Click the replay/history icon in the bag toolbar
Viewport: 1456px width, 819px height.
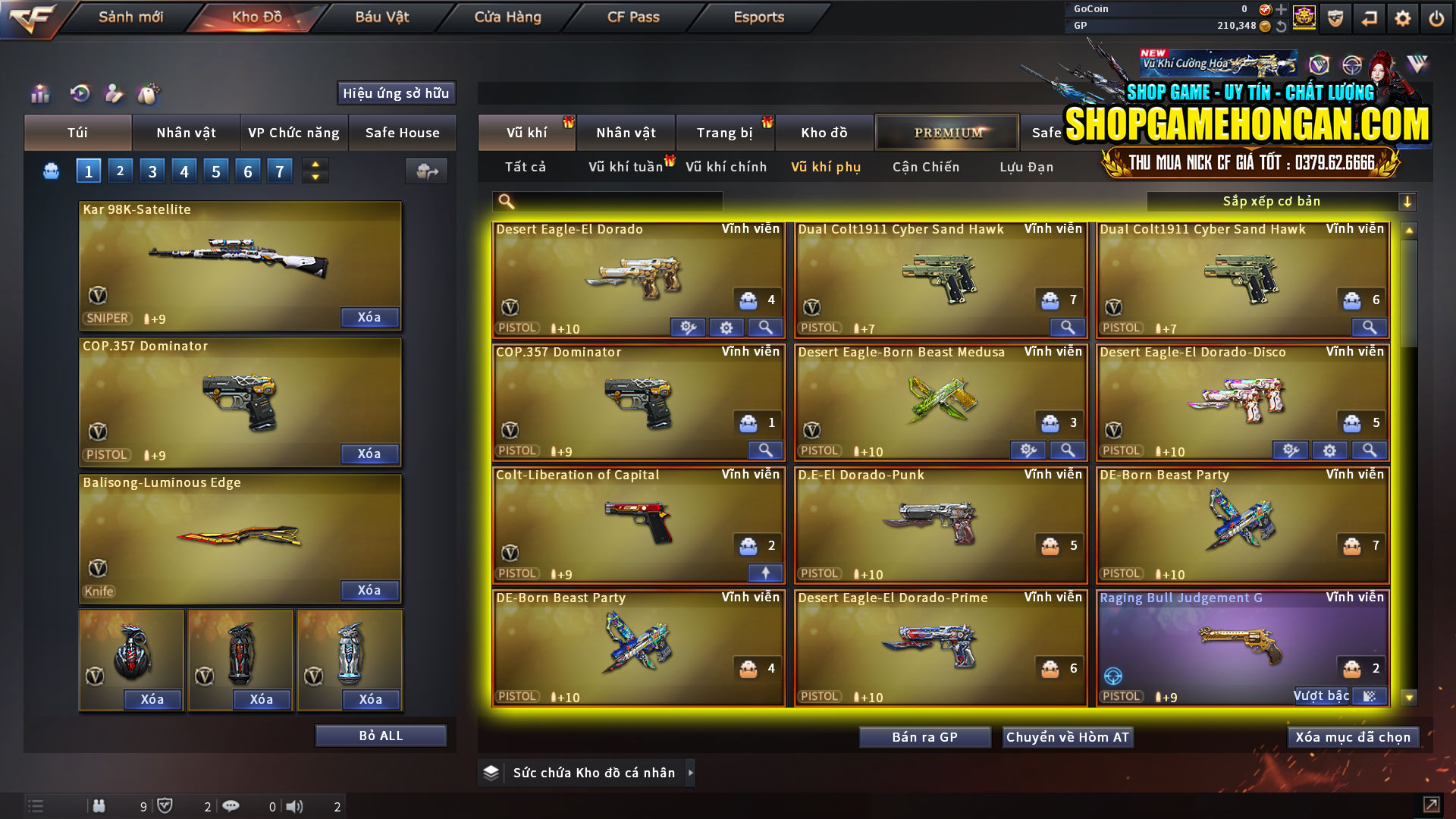click(x=79, y=94)
